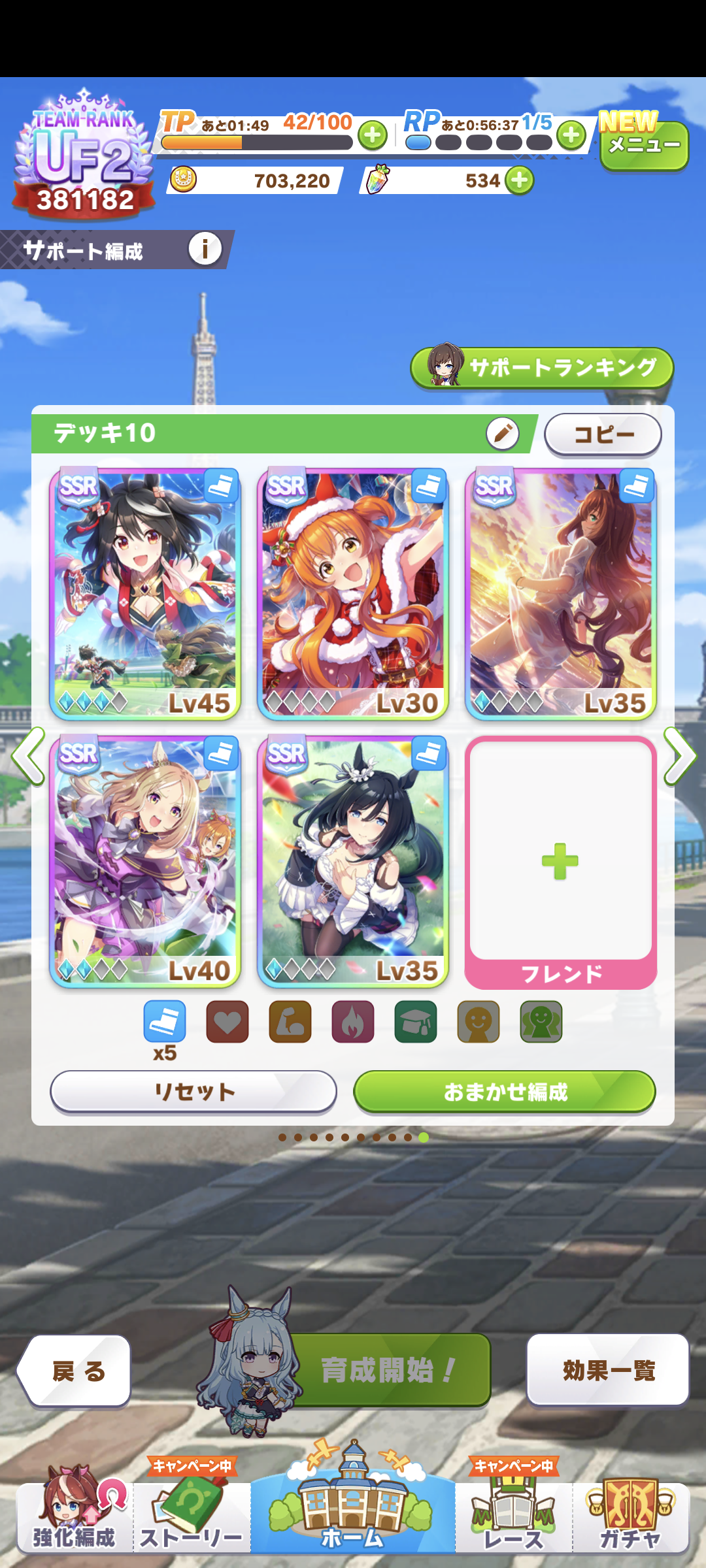This screenshot has width=706, height=1568.
Task: Add TP with the plus button
Action: pyautogui.click(x=373, y=135)
